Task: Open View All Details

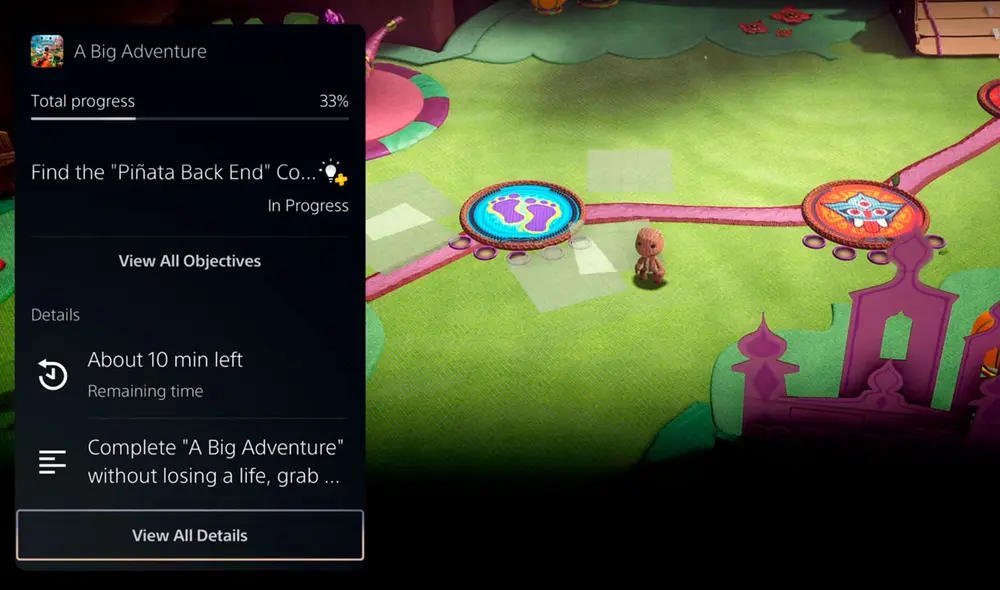Action: [x=190, y=535]
